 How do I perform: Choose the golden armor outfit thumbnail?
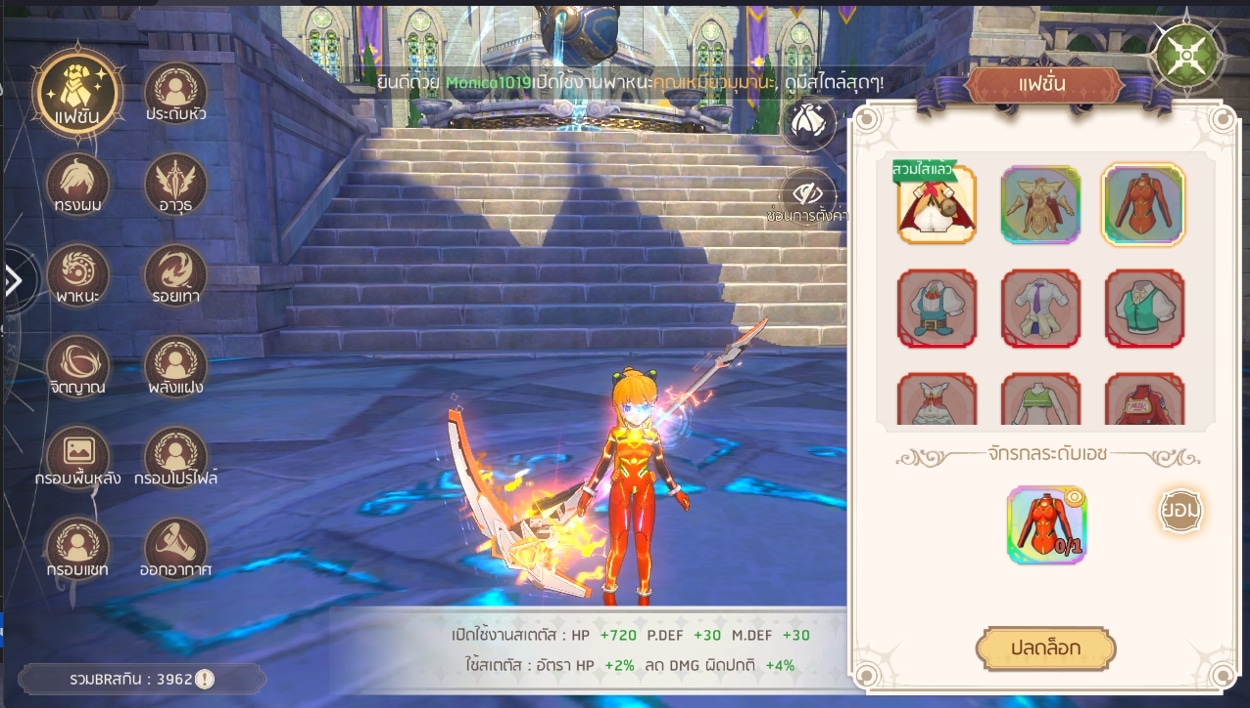[x=1040, y=205]
